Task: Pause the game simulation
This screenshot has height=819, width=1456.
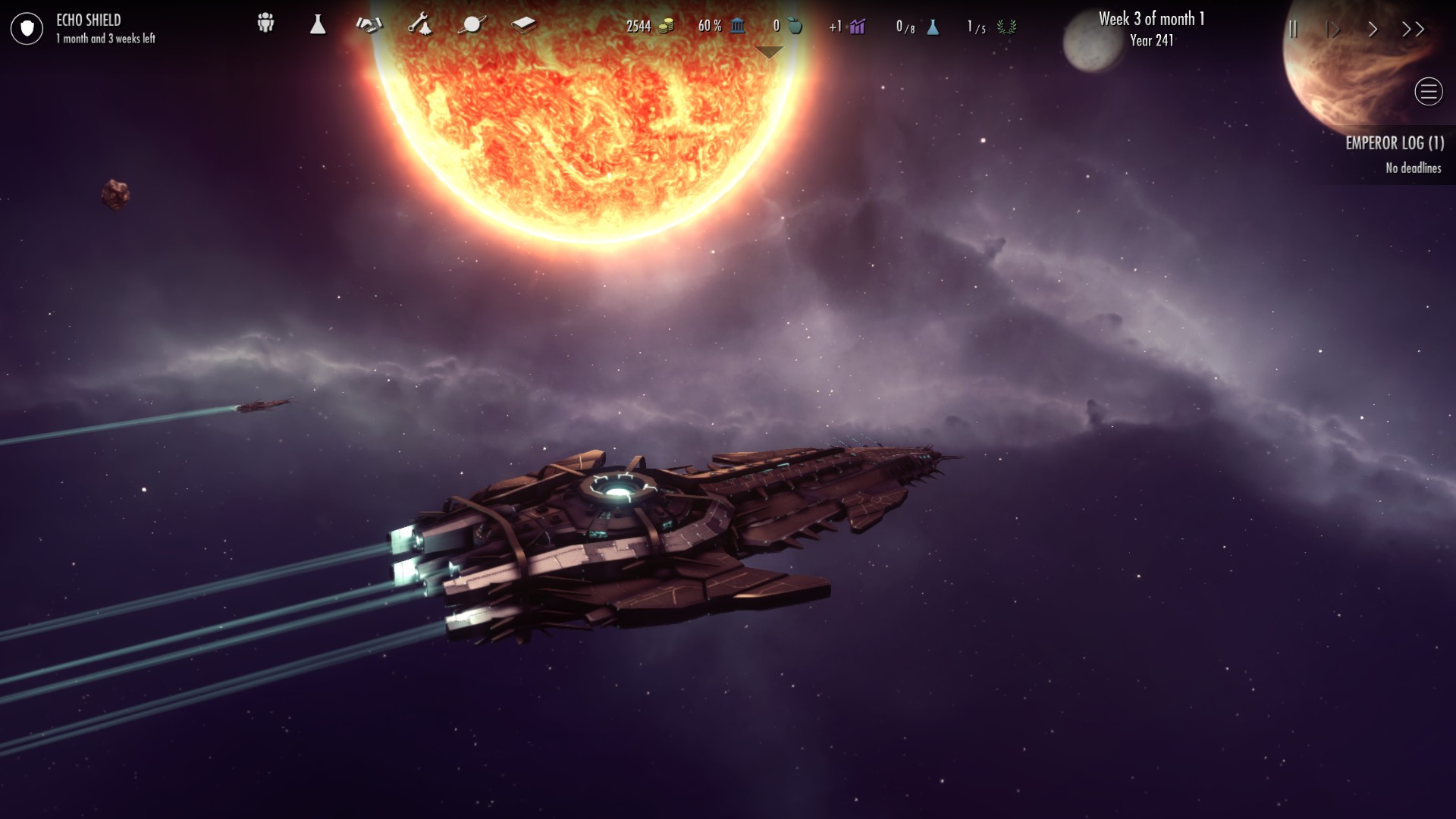Action: pyautogui.click(x=1294, y=30)
